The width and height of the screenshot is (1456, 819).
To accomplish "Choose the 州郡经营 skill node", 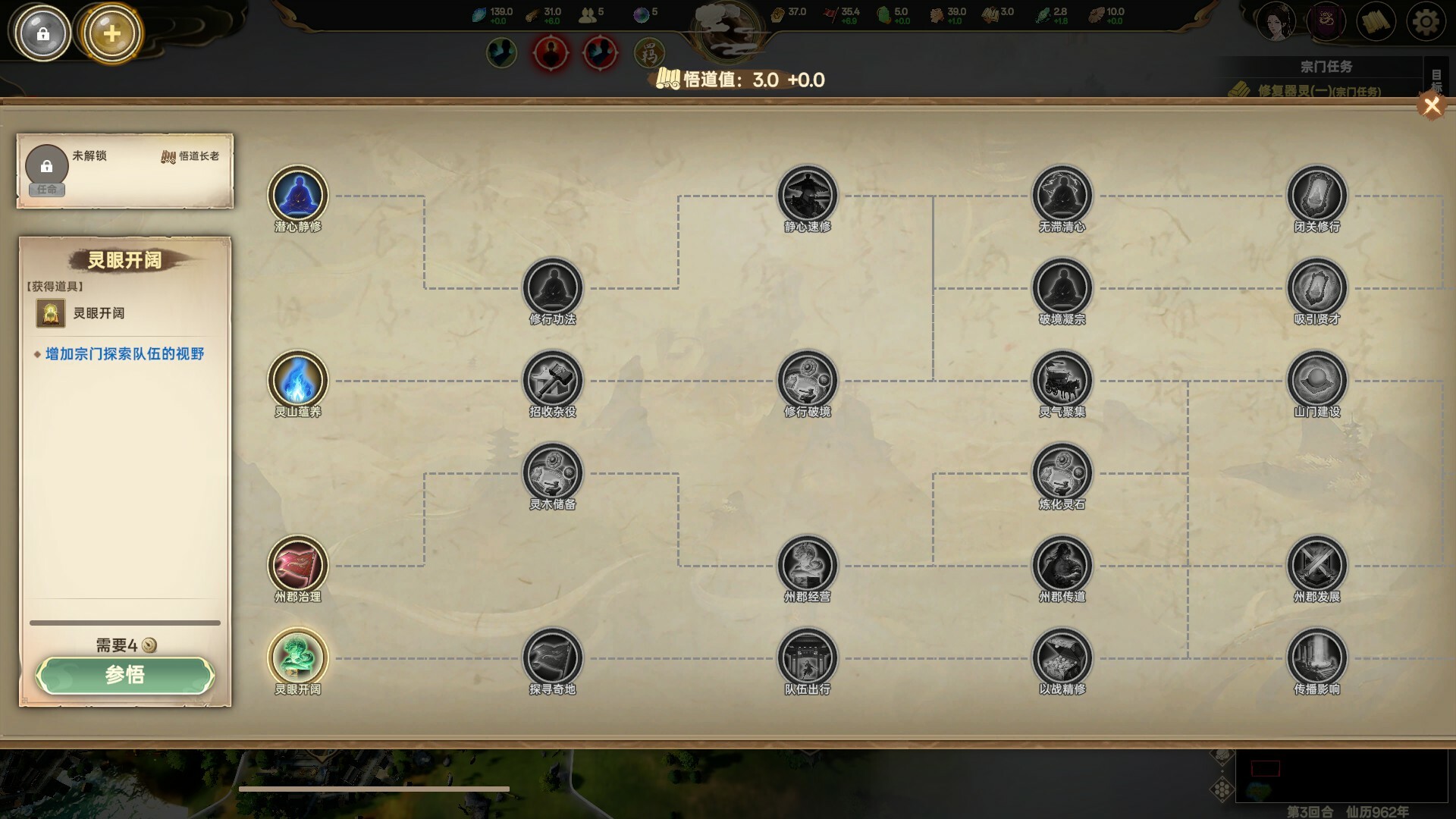I will [808, 566].
